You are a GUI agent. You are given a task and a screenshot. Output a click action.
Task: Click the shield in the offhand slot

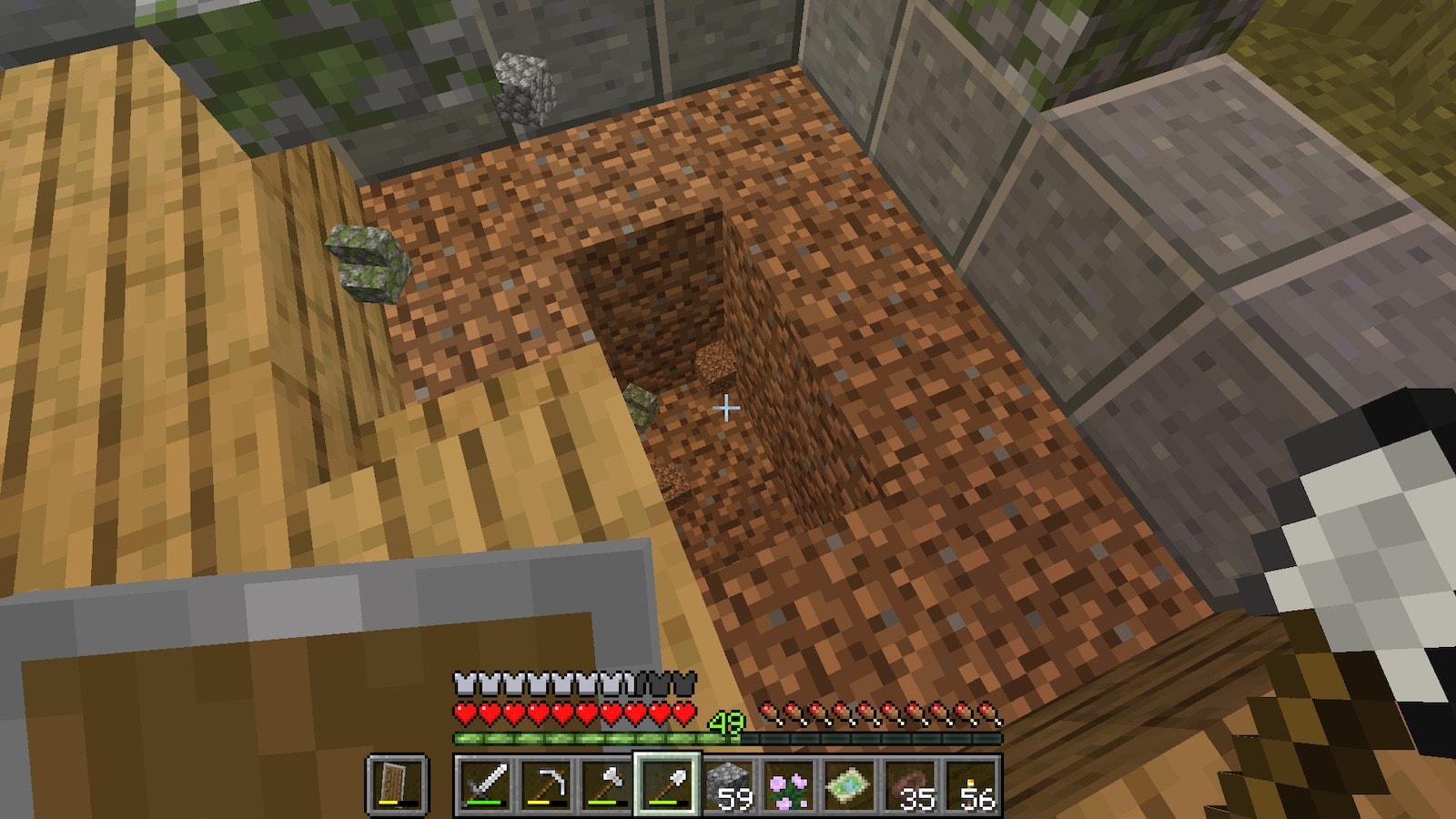pos(398,784)
